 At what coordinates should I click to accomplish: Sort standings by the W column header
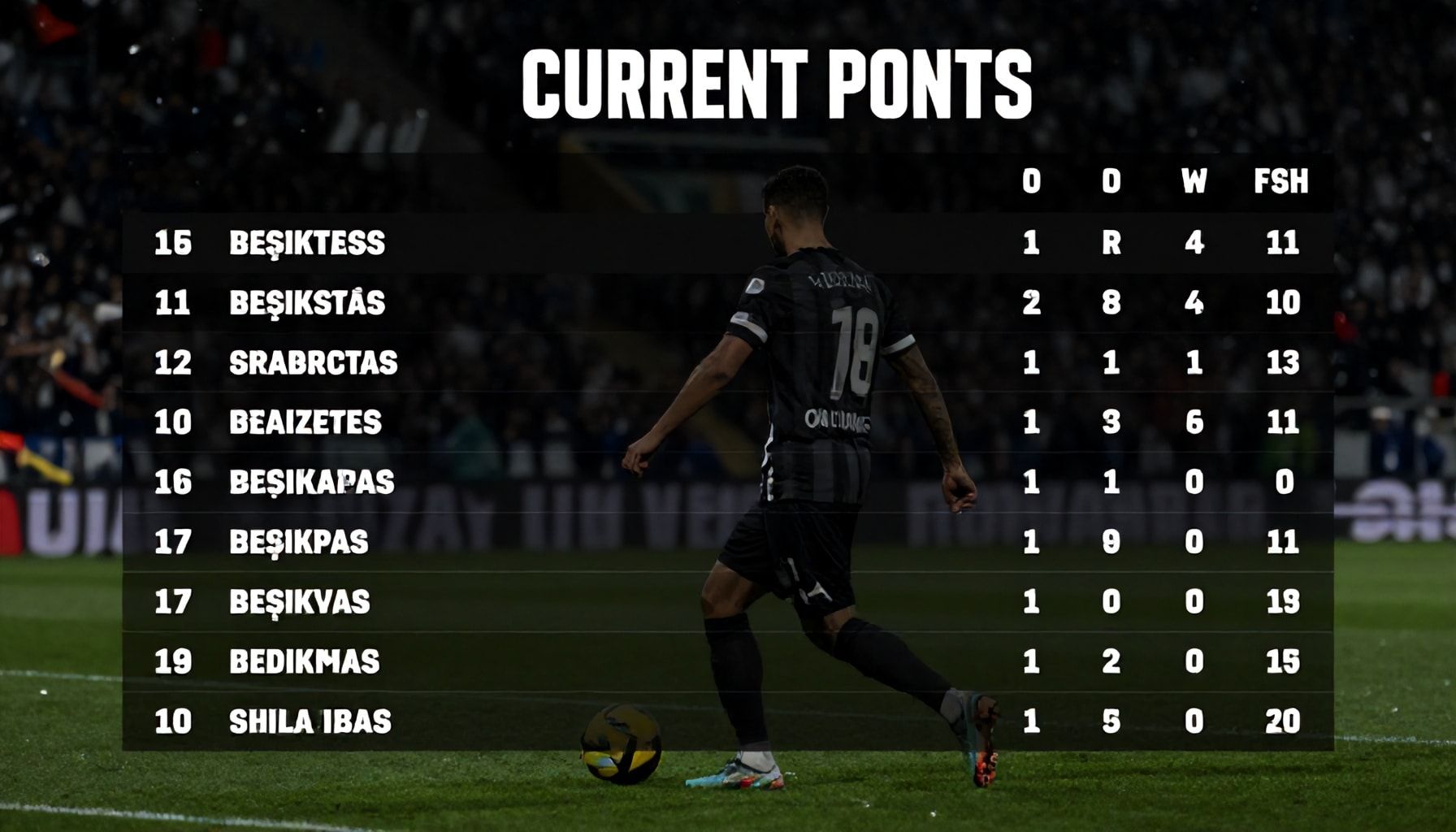coord(1194,182)
